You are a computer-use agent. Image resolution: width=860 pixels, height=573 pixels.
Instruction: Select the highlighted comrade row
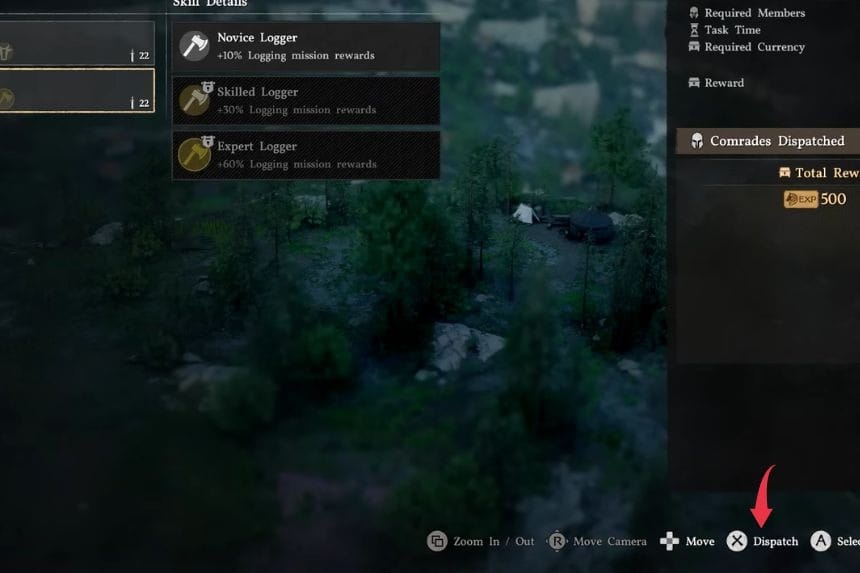point(76,91)
